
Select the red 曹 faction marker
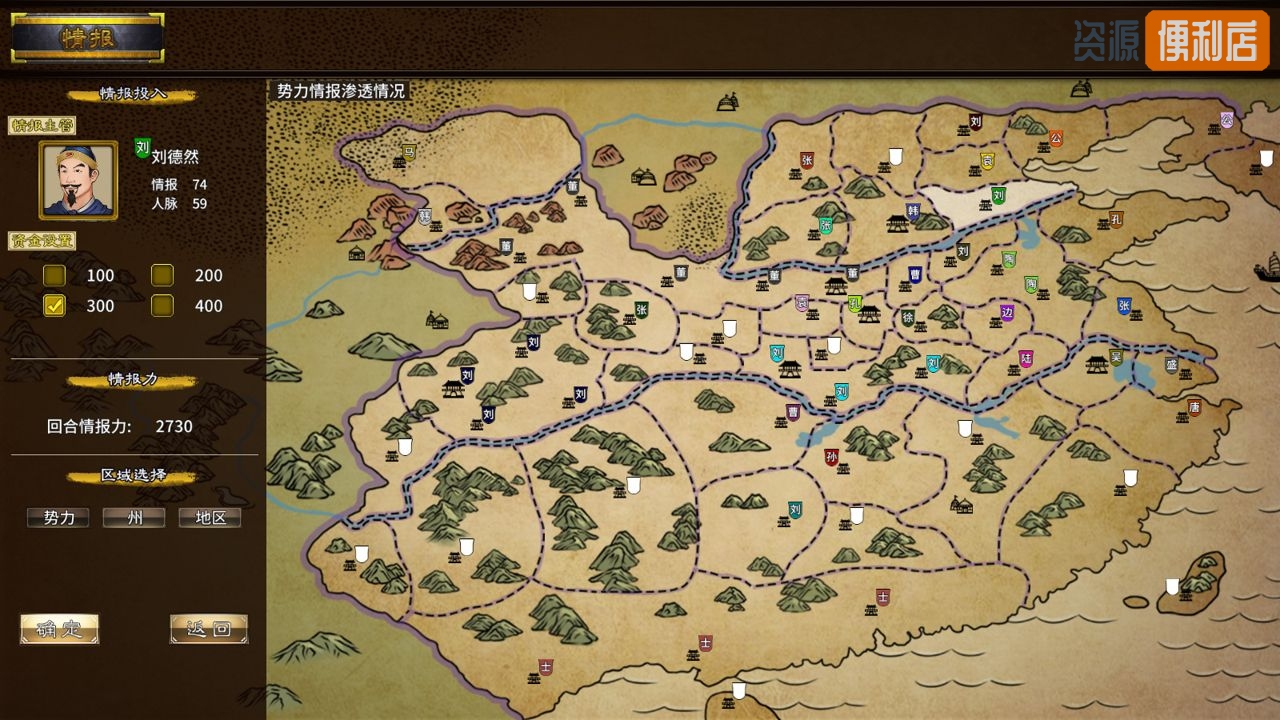pyautogui.click(x=793, y=411)
